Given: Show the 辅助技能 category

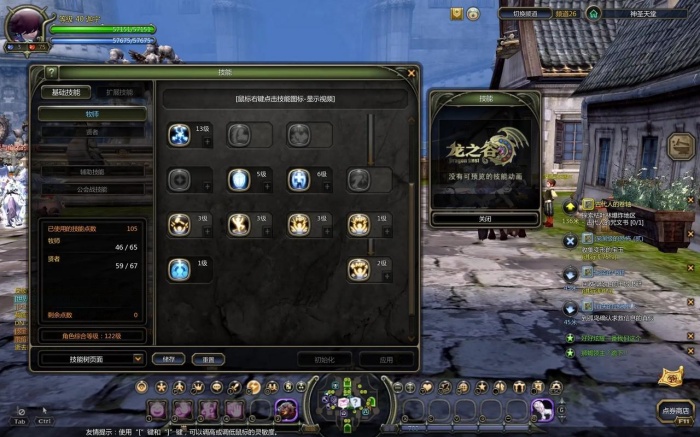Looking at the screenshot, I should click(93, 172).
